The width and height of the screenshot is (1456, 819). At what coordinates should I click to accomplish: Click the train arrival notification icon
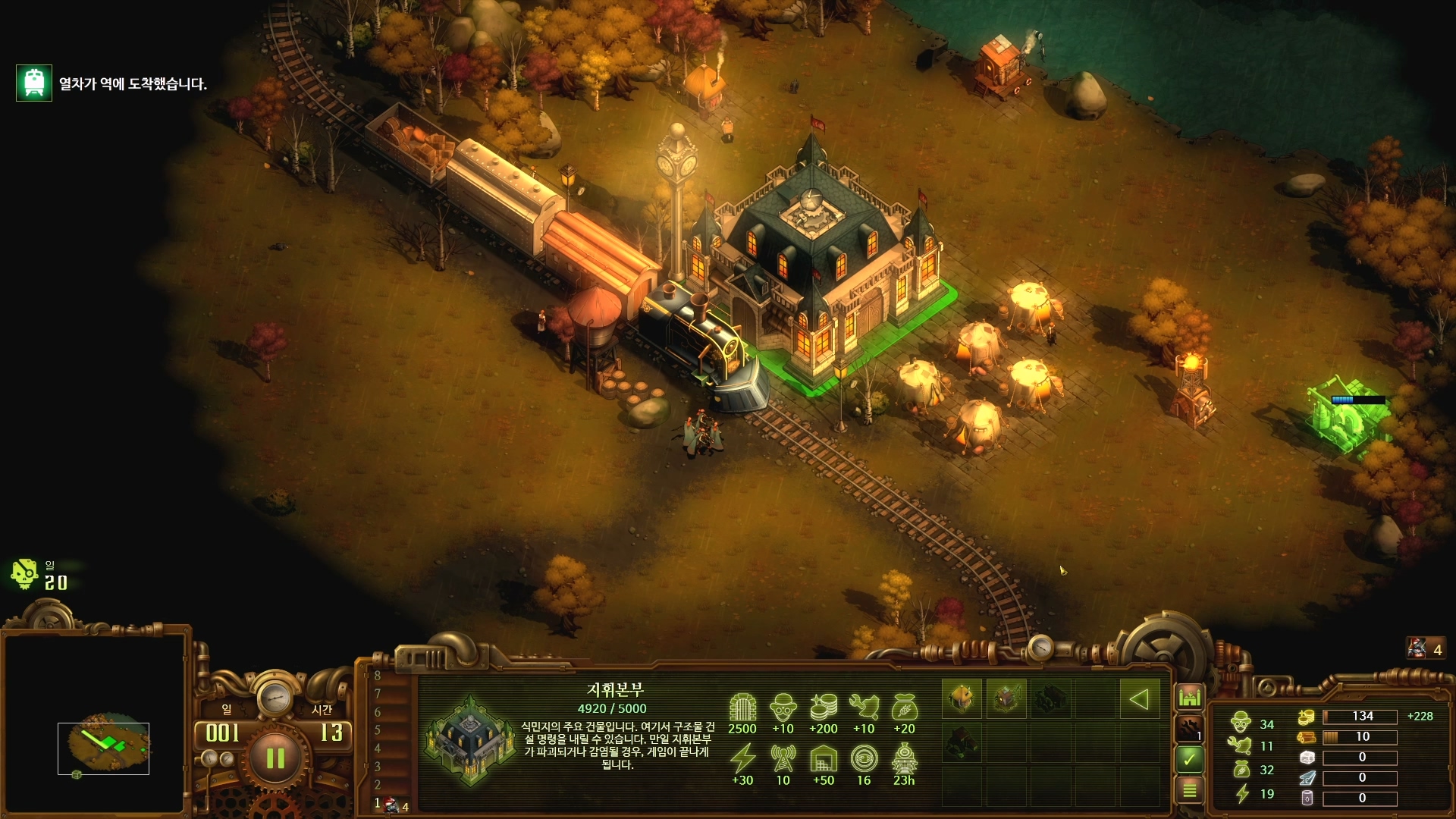coord(34,83)
